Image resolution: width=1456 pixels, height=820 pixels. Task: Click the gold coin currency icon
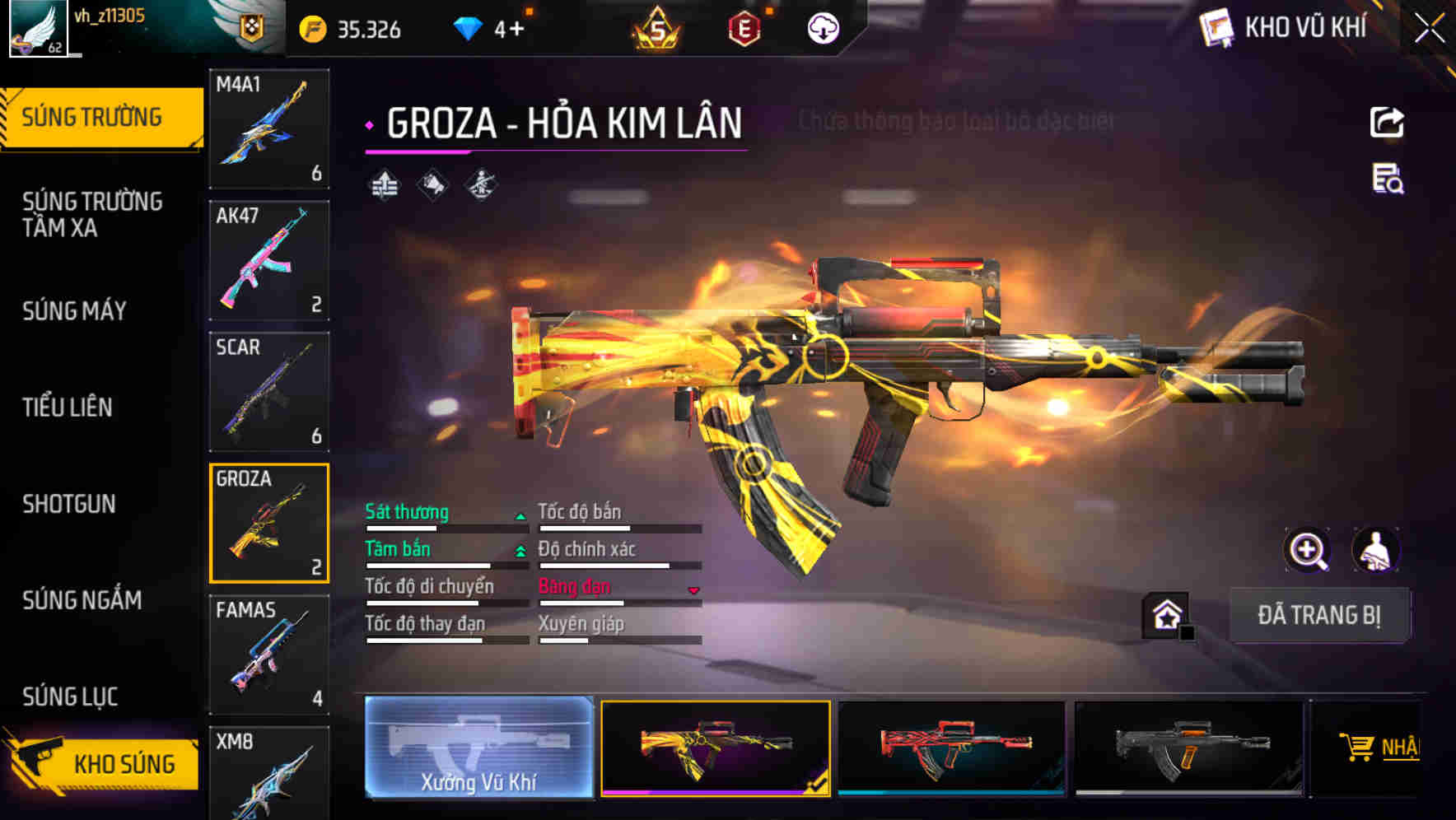pyautogui.click(x=313, y=30)
